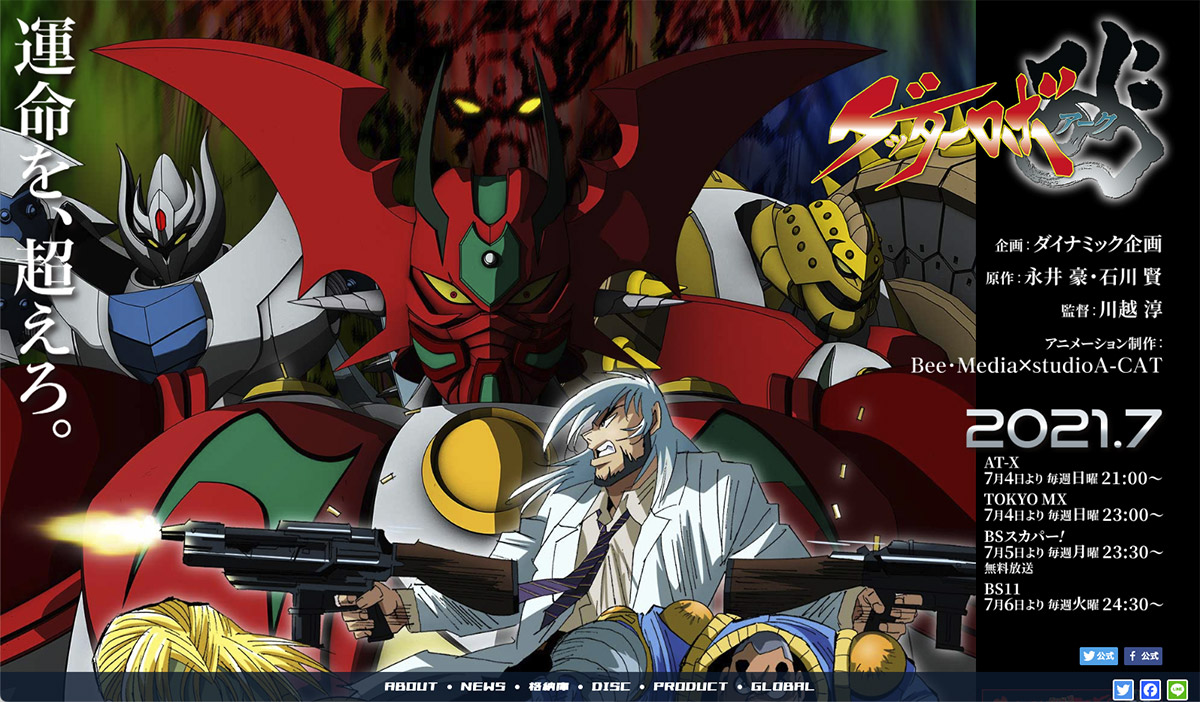Select the 格納庫 menu entry
Image resolution: width=1200 pixels, height=702 pixels.
coord(549,686)
